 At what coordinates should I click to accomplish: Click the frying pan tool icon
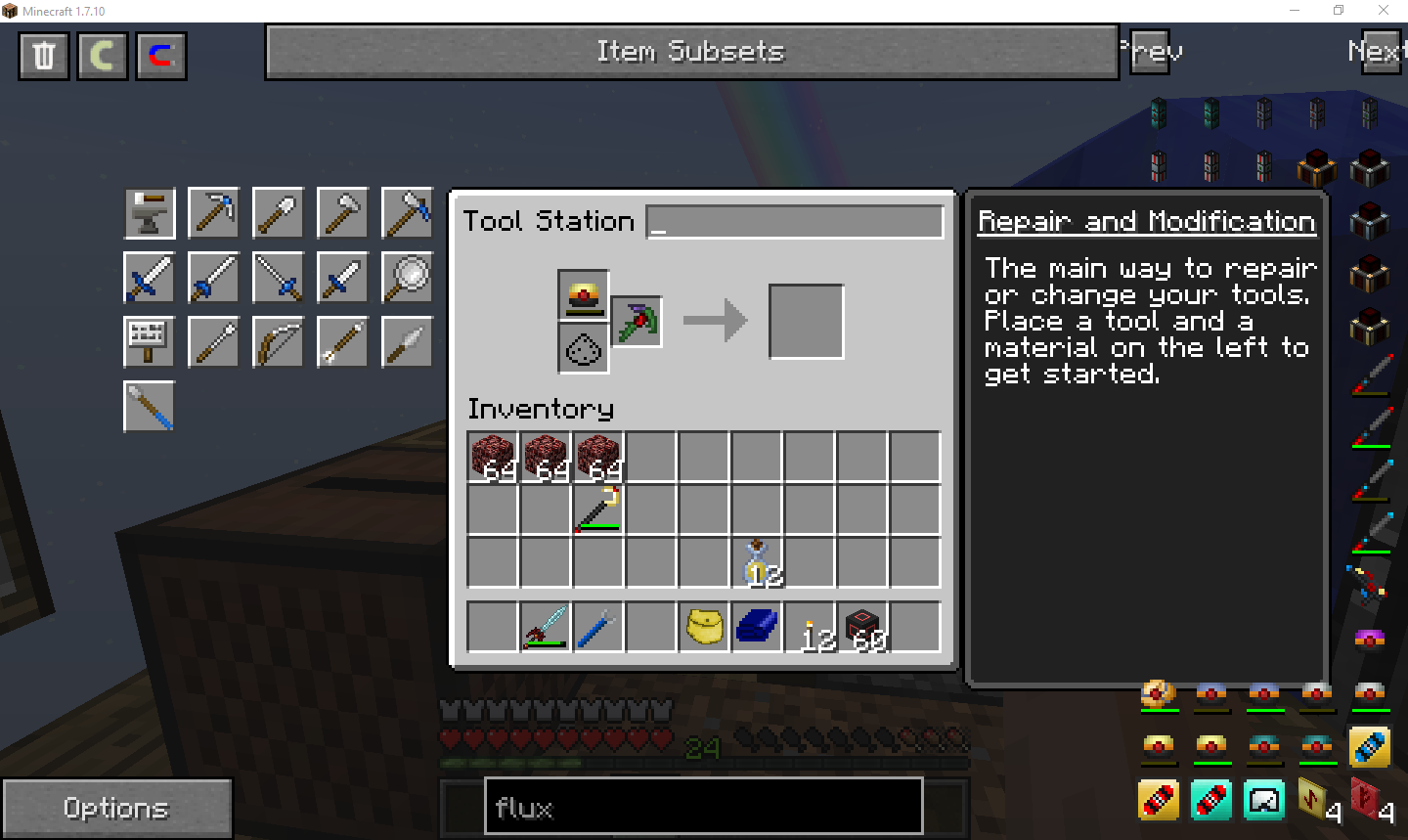click(x=407, y=277)
